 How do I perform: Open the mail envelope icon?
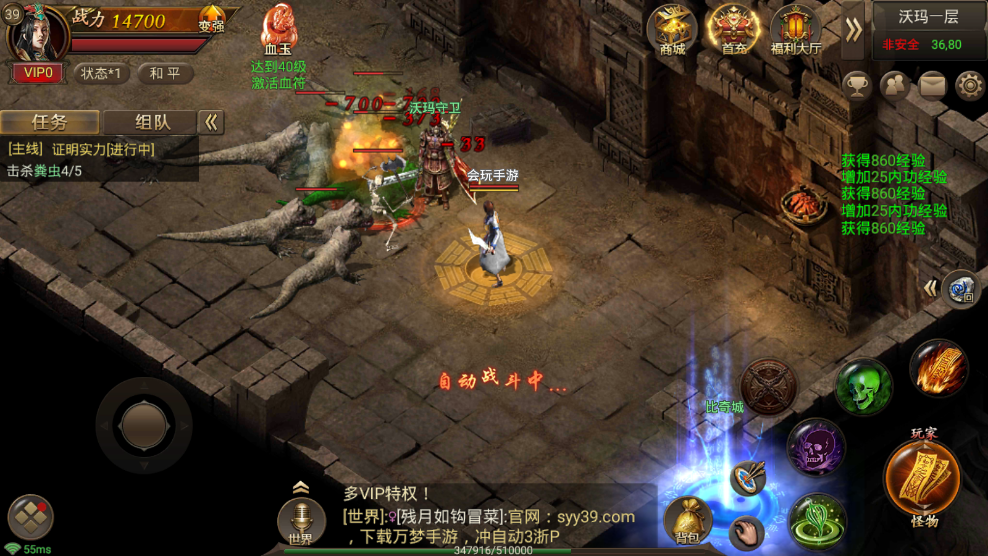pyautogui.click(x=932, y=85)
